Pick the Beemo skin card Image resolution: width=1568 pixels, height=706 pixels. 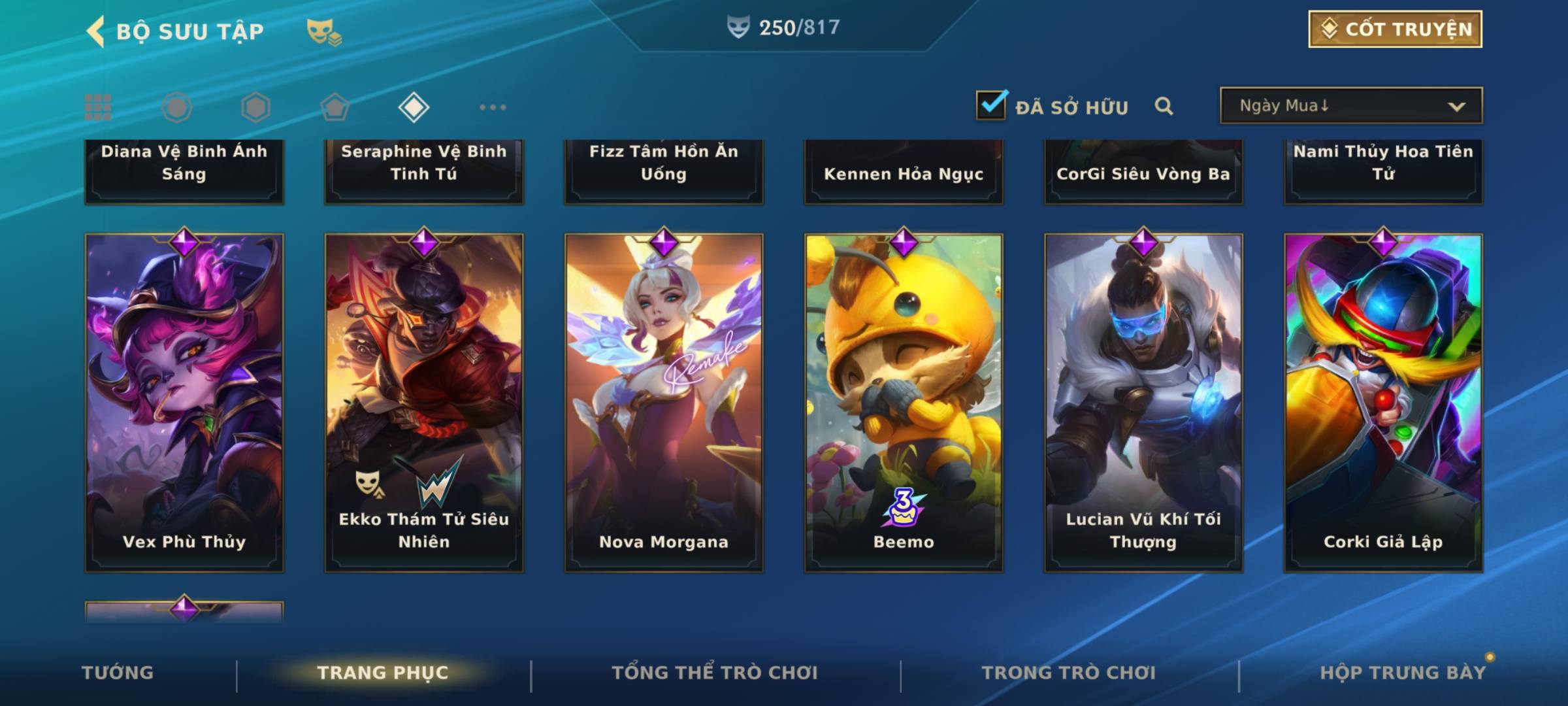pos(904,402)
